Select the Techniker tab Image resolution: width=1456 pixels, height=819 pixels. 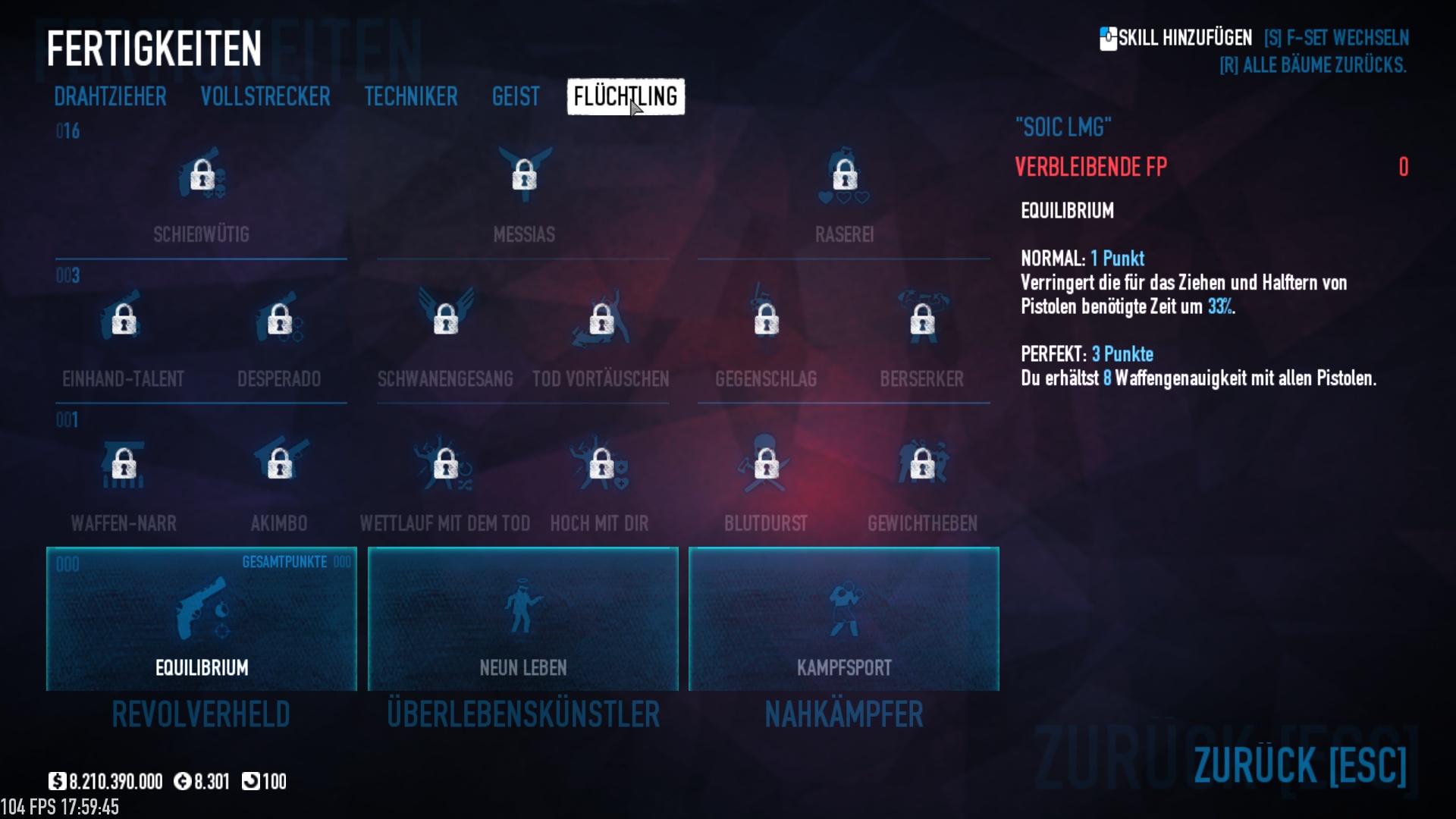(x=410, y=97)
